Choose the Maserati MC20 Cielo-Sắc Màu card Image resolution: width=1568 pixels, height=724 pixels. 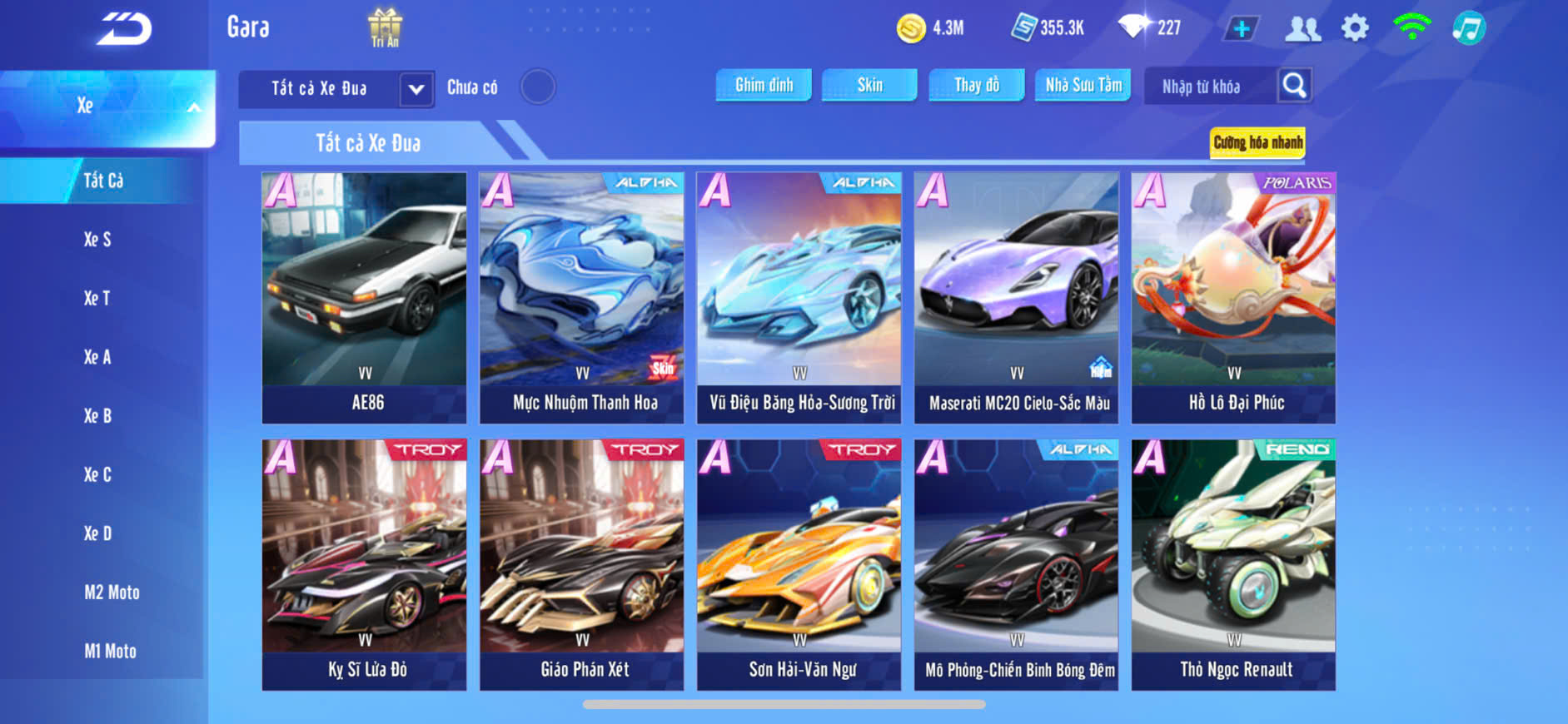[1017, 297]
